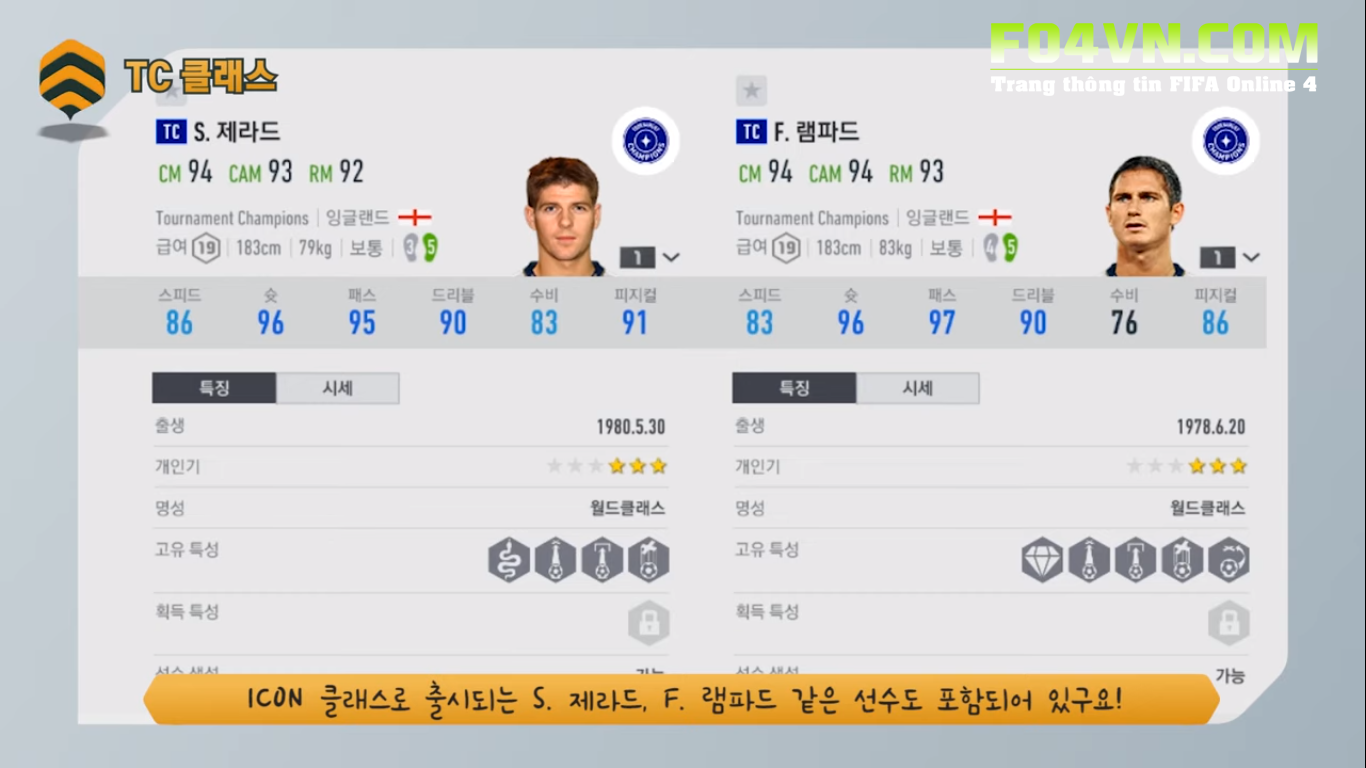The height and width of the screenshot is (768, 1366).
Task: Switch to Gerrard's 시세 price tab
Action: pyautogui.click(x=337, y=388)
